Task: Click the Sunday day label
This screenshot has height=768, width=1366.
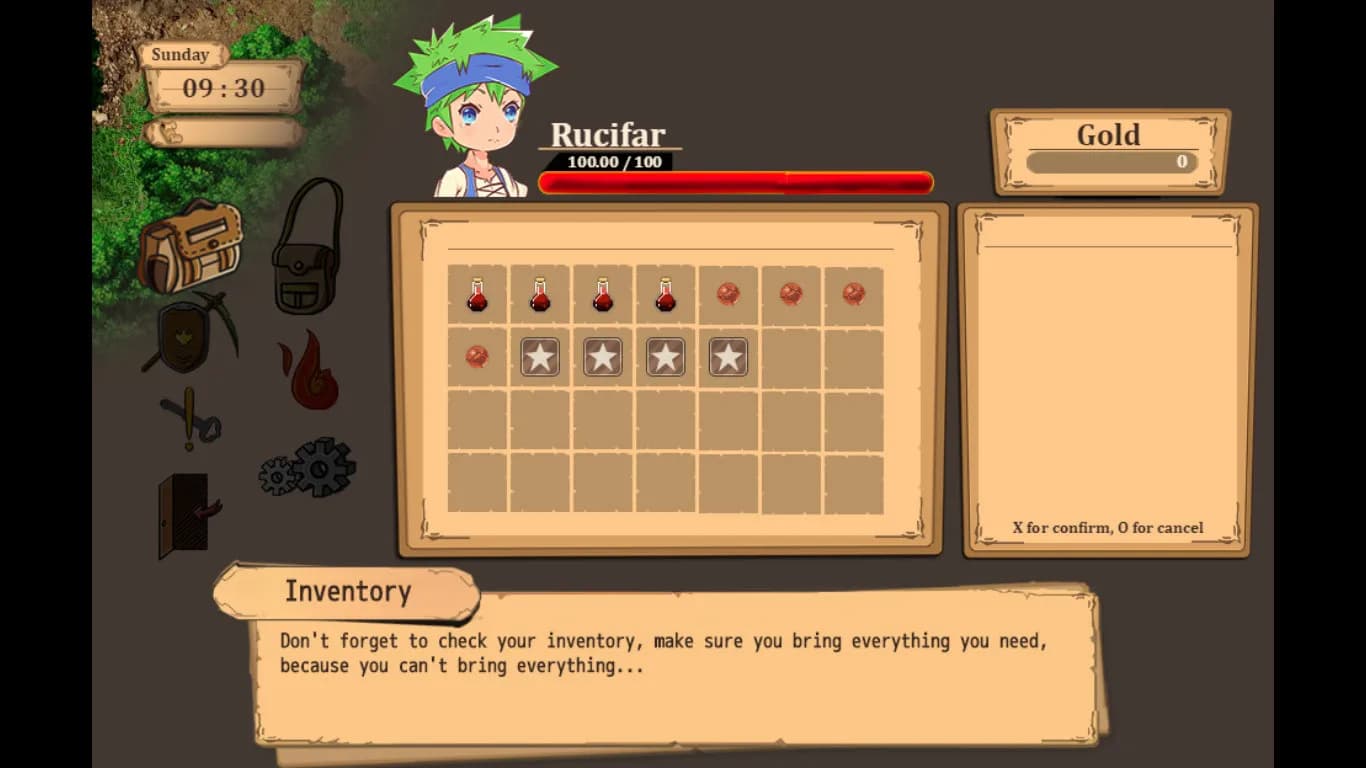Action: point(179,55)
